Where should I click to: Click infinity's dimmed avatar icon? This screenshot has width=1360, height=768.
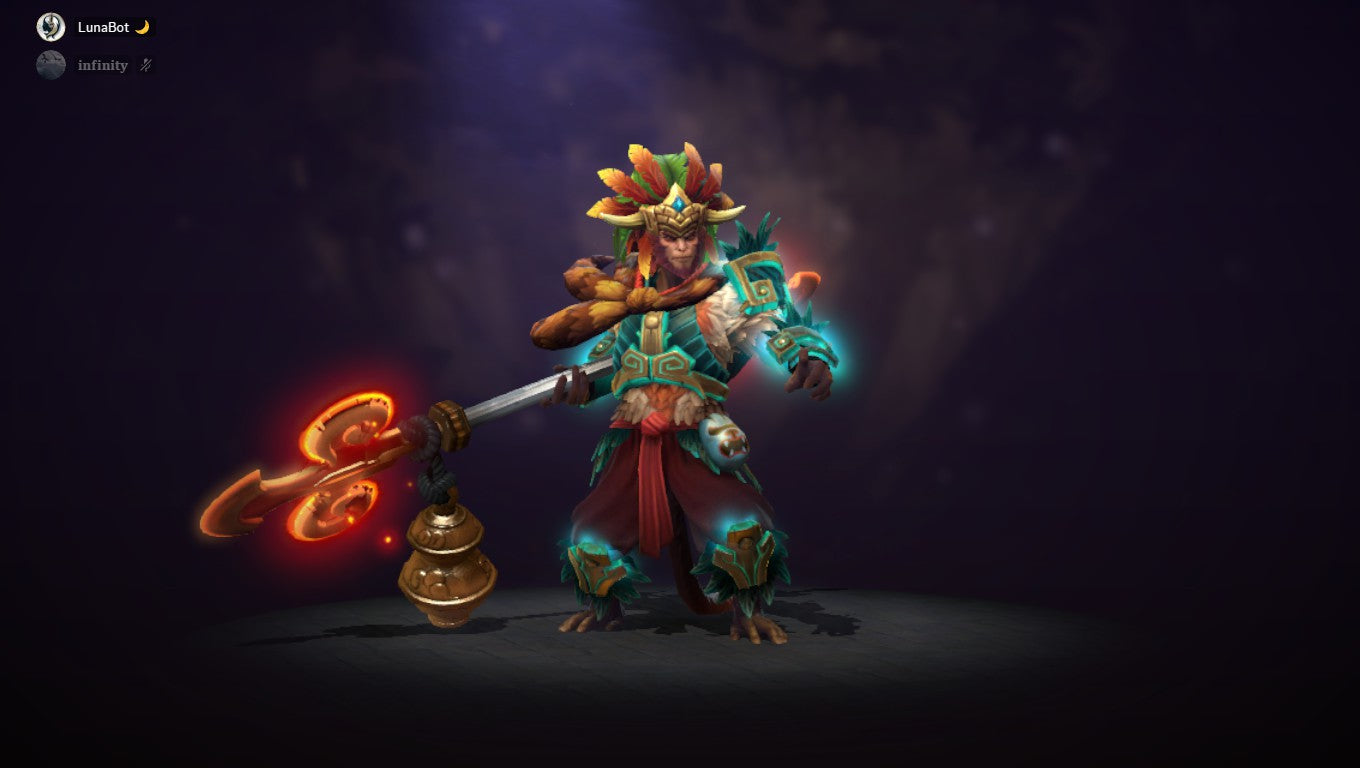tap(50, 64)
